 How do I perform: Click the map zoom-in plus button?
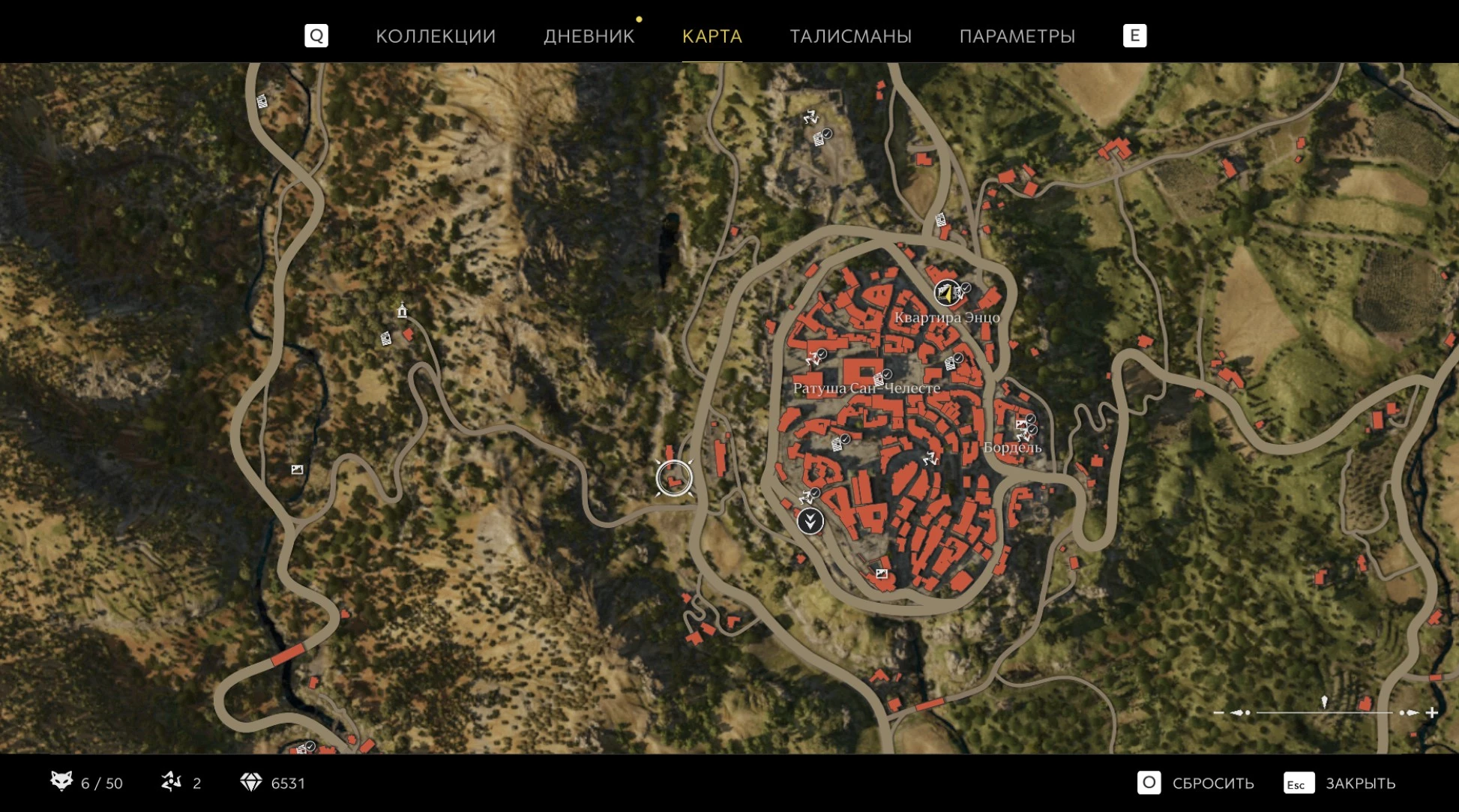[x=1432, y=712]
